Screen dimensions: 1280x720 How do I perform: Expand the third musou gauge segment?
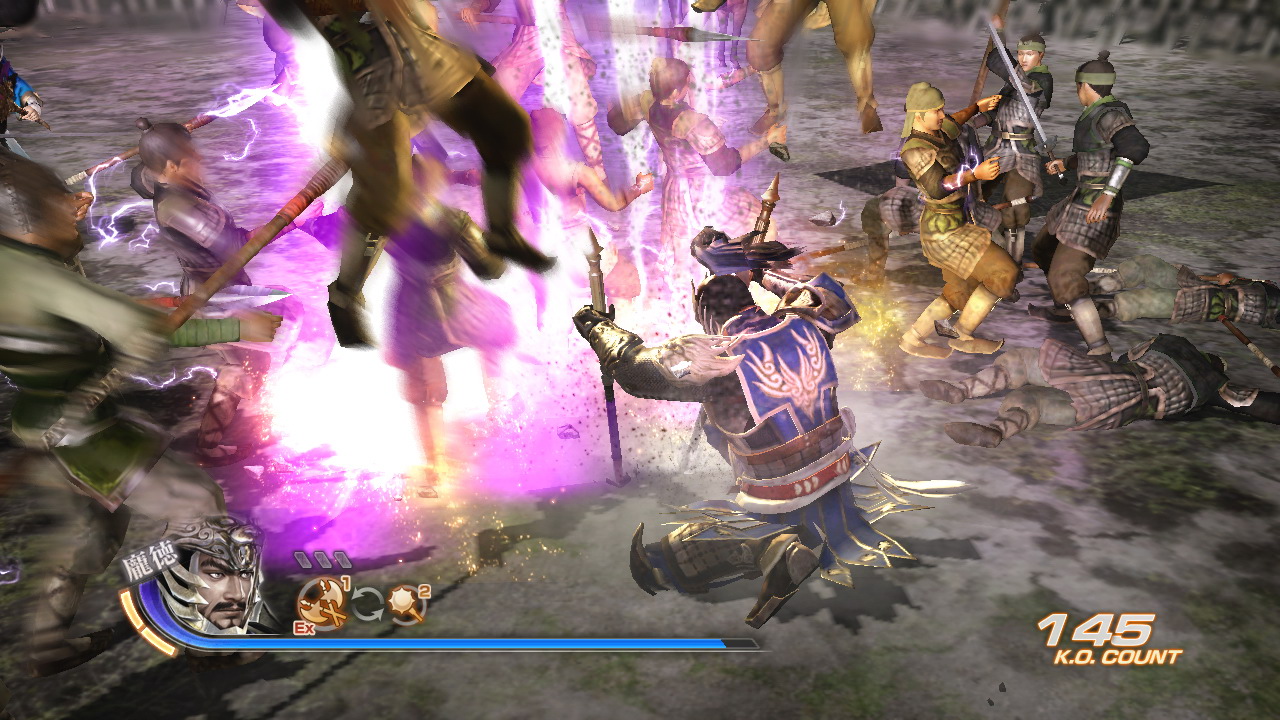pos(341,559)
